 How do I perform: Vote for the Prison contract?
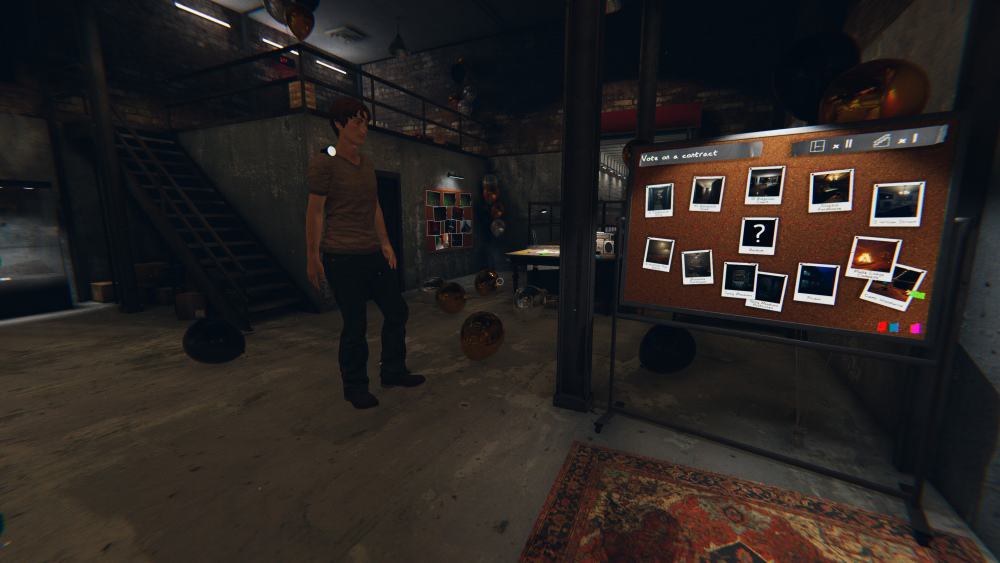click(816, 282)
